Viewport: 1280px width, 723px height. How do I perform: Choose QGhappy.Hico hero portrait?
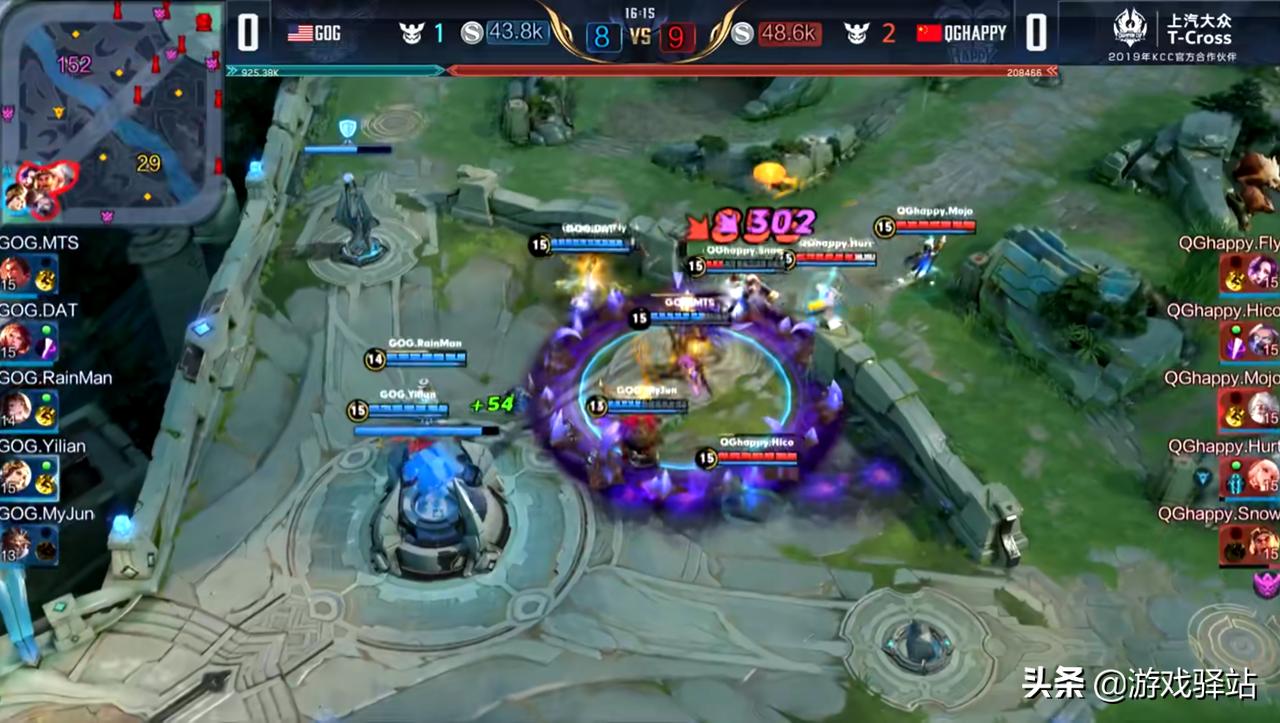[x=1262, y=341]
